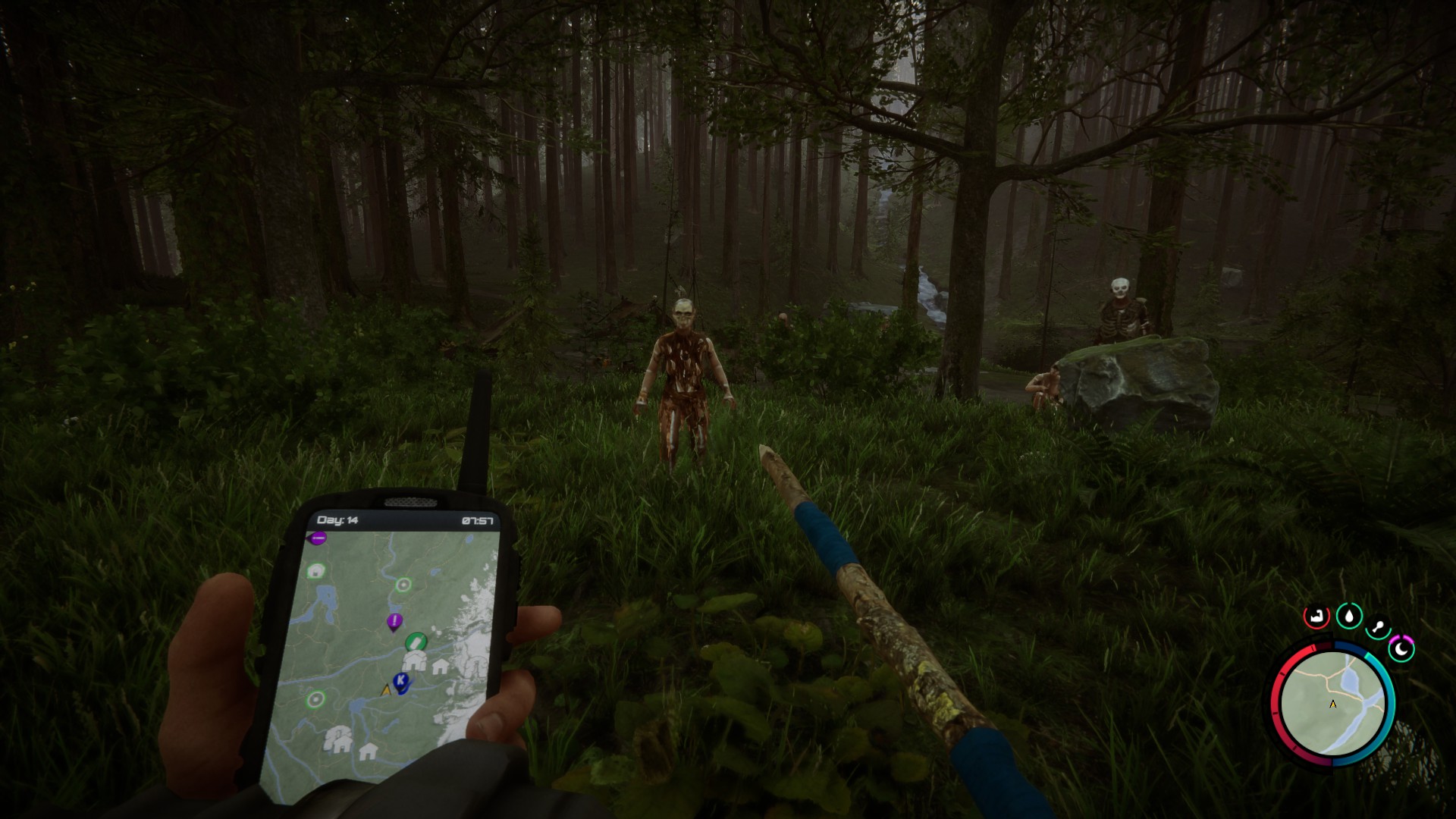Click the 07:57 clock display on the GPS
The width and height of the screenshot is (1456, 819).
(479, 520)
